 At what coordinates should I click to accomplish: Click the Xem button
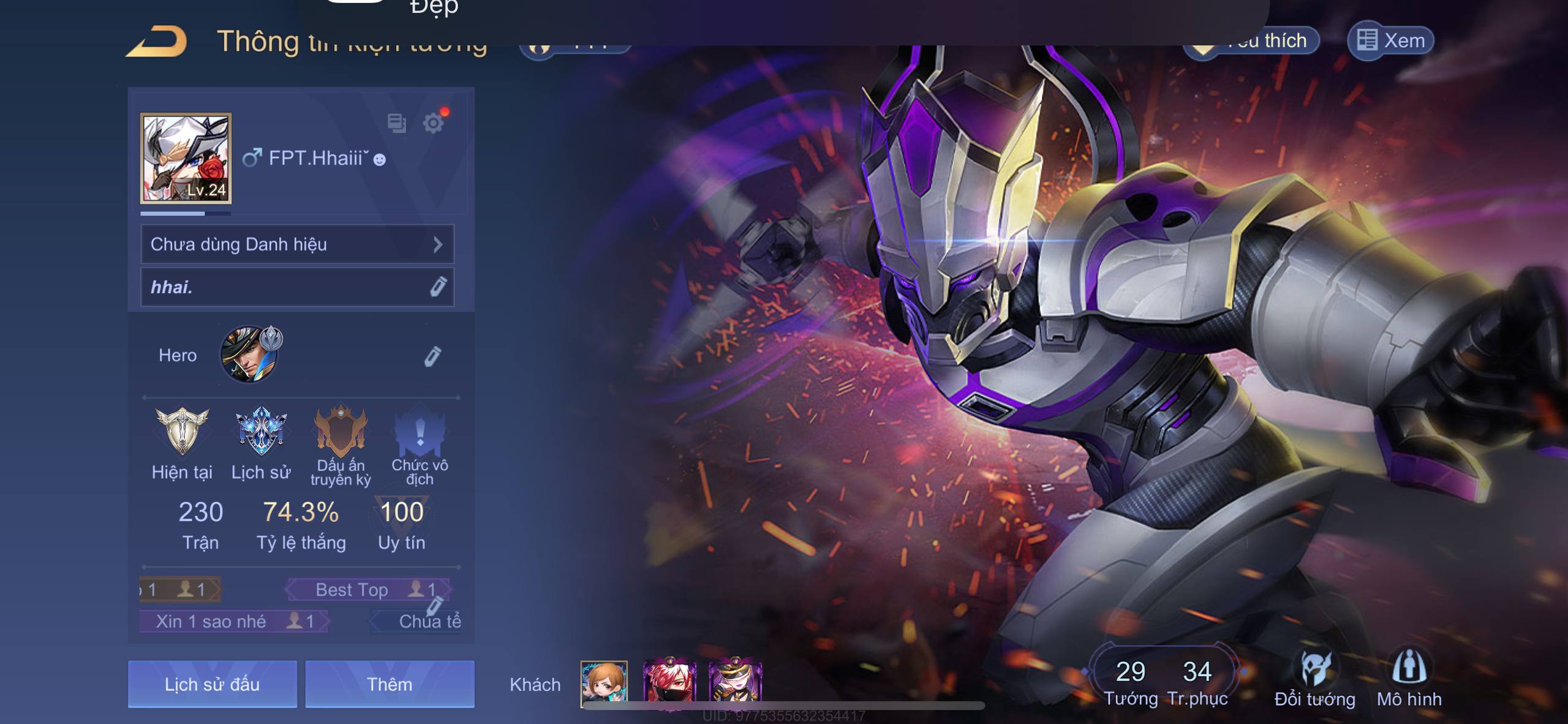coord(1390,41)
